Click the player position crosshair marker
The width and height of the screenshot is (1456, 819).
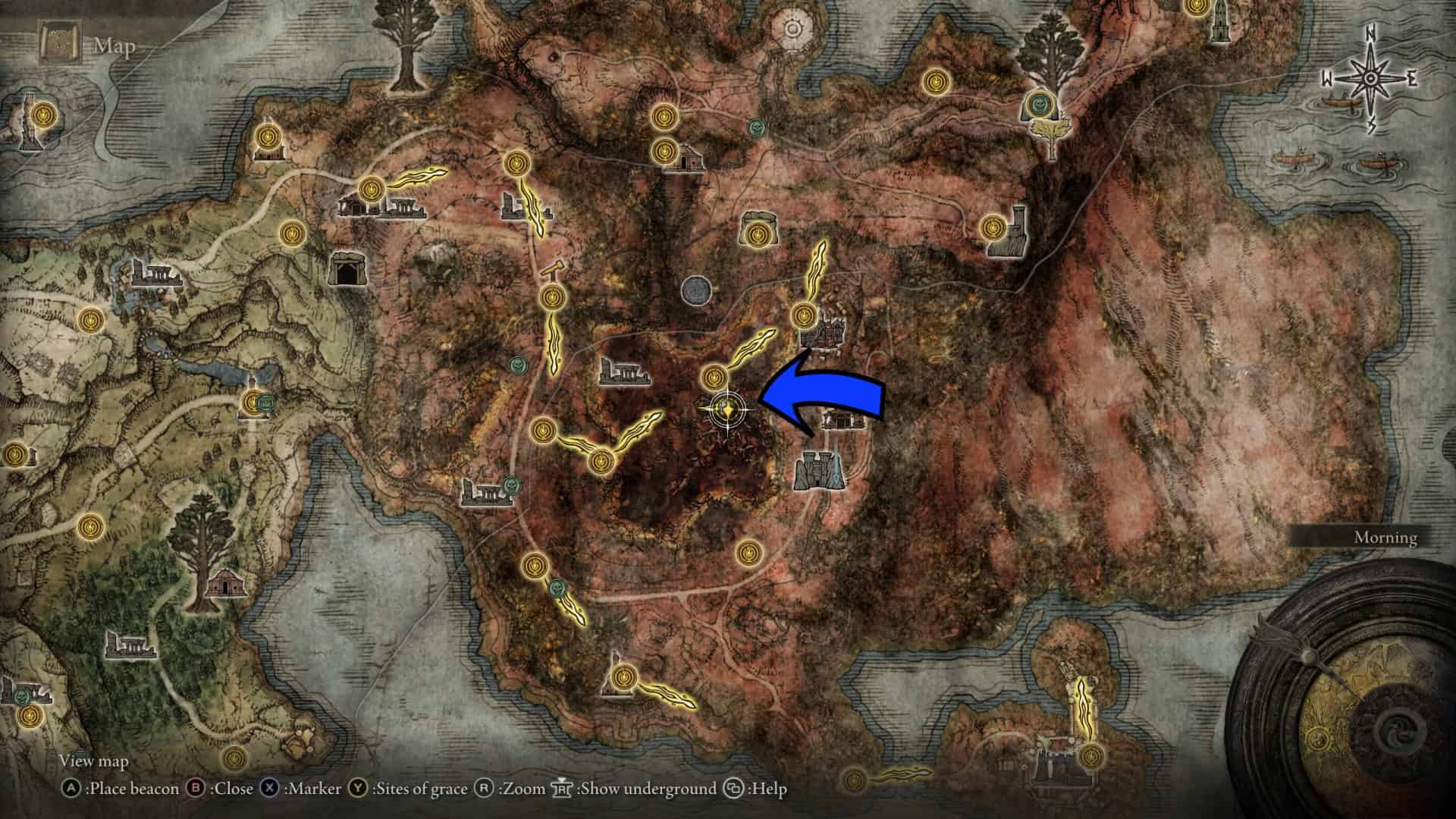tap(727, 409)
